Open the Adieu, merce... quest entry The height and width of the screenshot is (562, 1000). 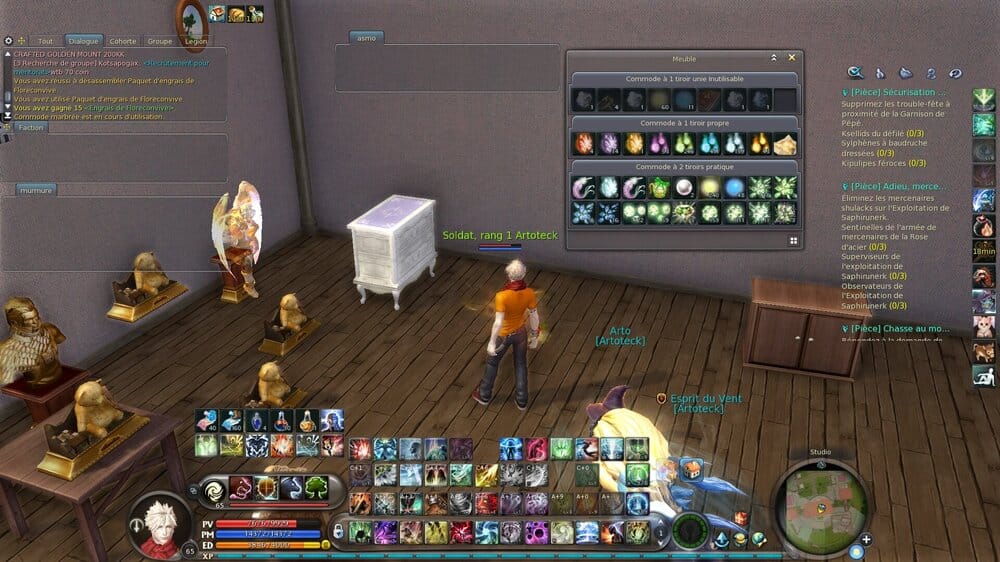click(x=895, y=186)
